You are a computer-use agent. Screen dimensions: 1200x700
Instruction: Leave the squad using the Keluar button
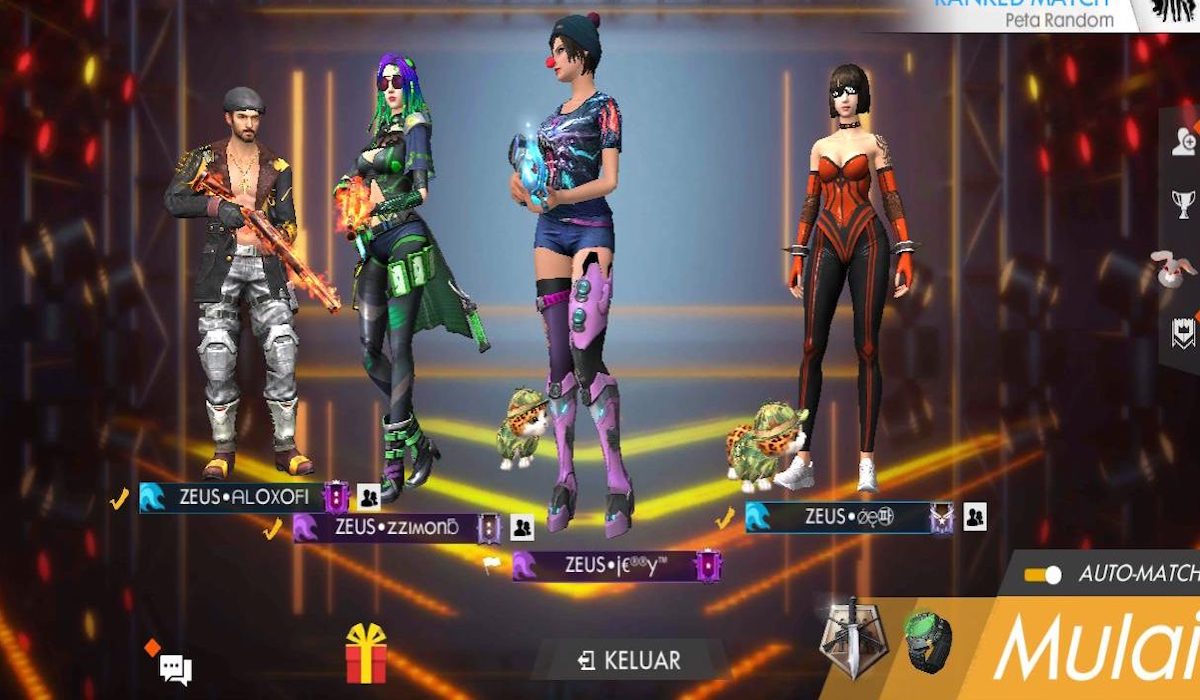click(x=630, y=661)
